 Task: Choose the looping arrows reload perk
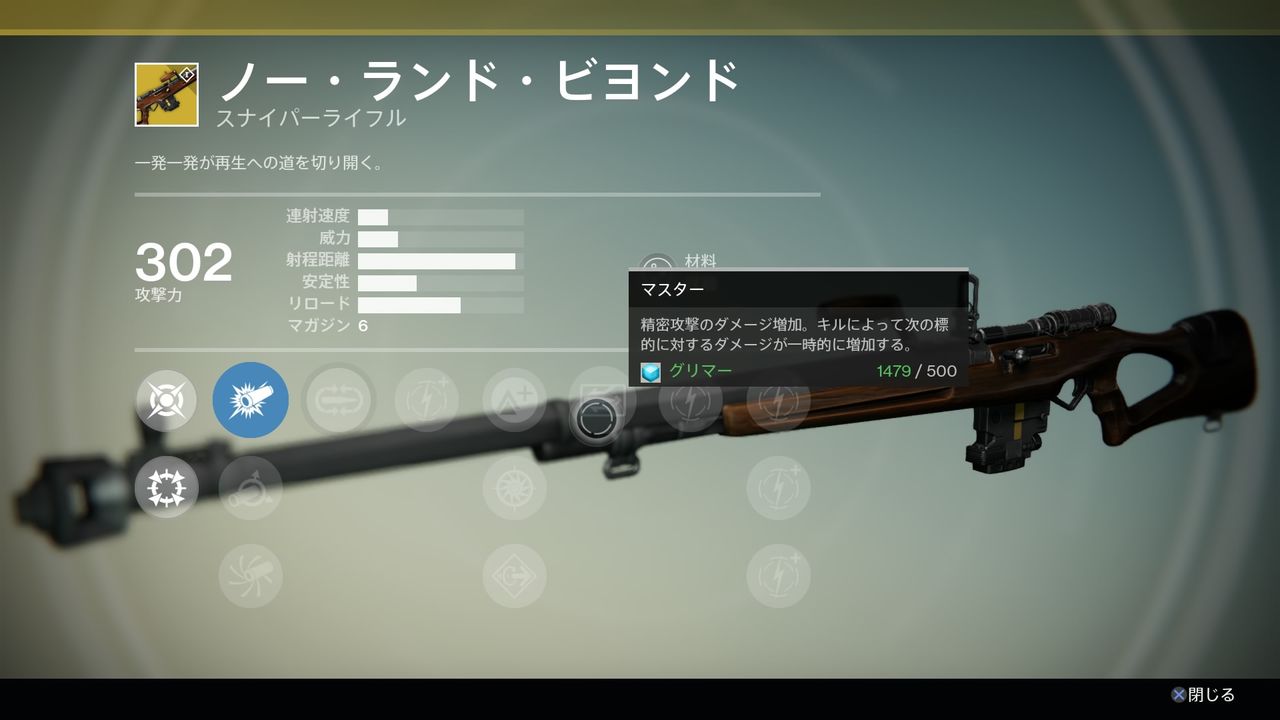(339, 400)
